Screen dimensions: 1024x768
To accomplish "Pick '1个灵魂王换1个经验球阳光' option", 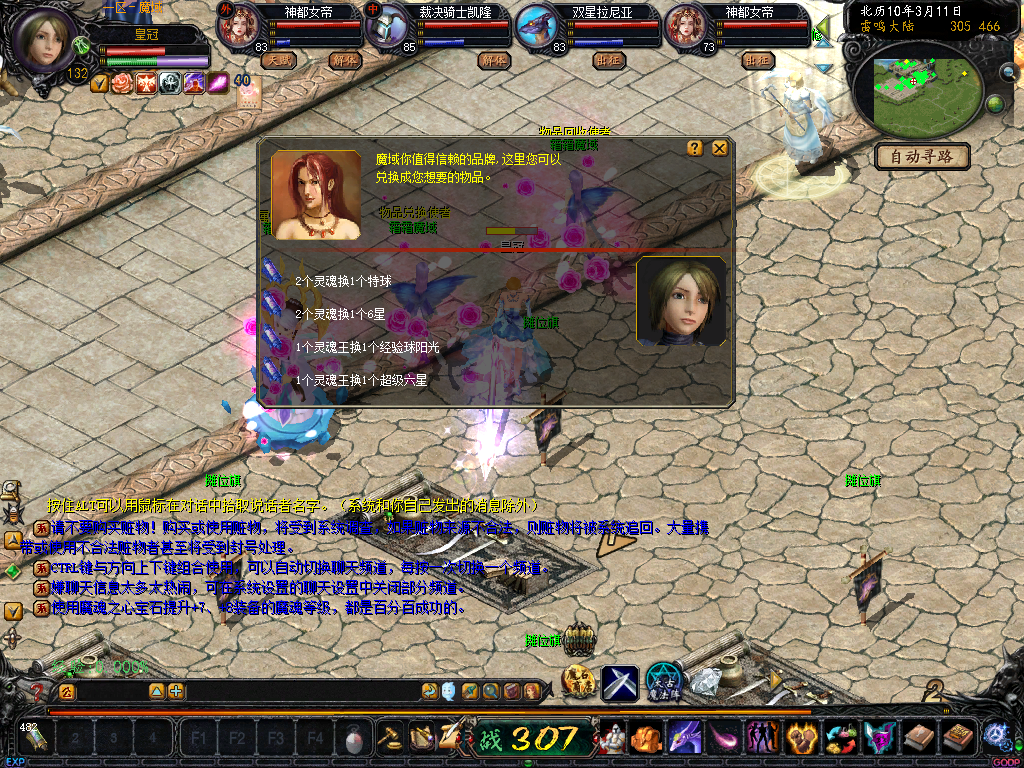I will [366, 347].
